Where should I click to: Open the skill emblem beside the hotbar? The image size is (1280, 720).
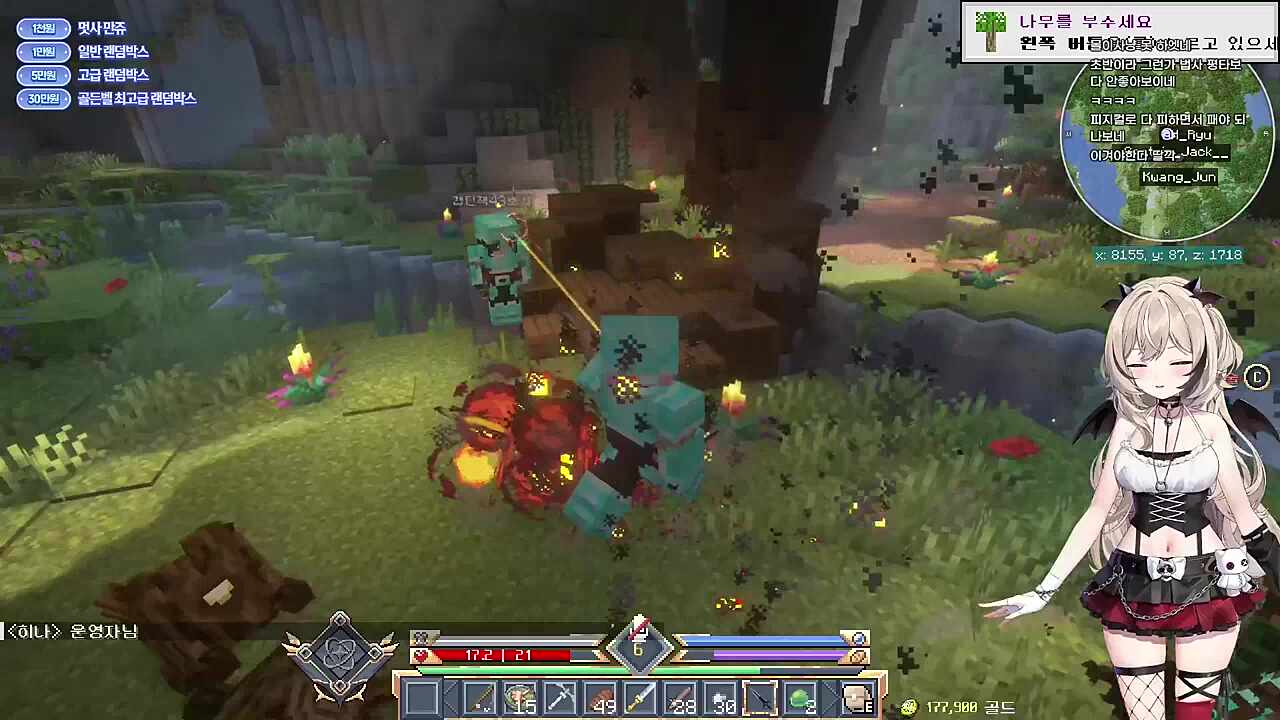340,656
